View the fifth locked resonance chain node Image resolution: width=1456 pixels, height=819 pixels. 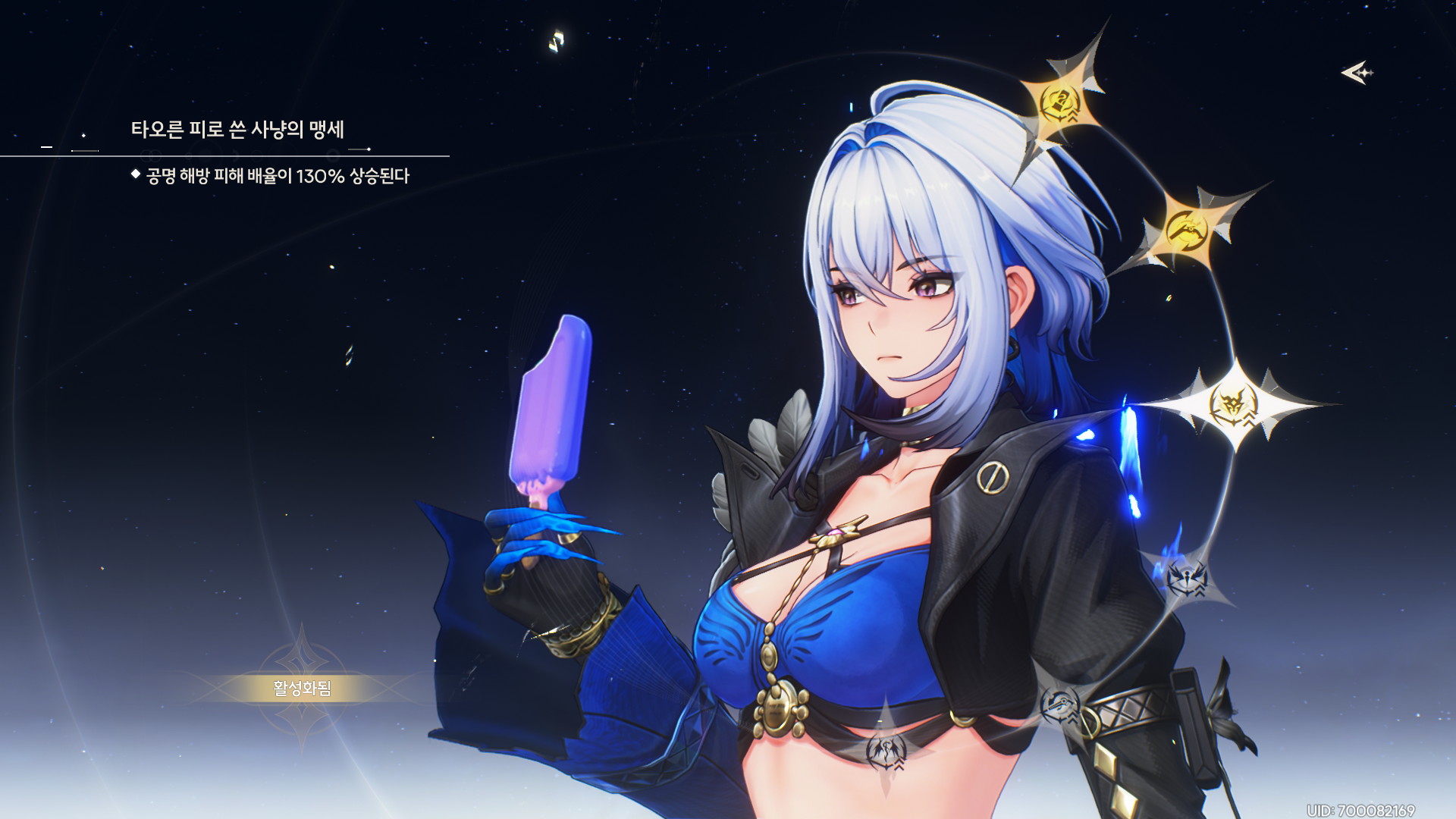[1059, 706]
